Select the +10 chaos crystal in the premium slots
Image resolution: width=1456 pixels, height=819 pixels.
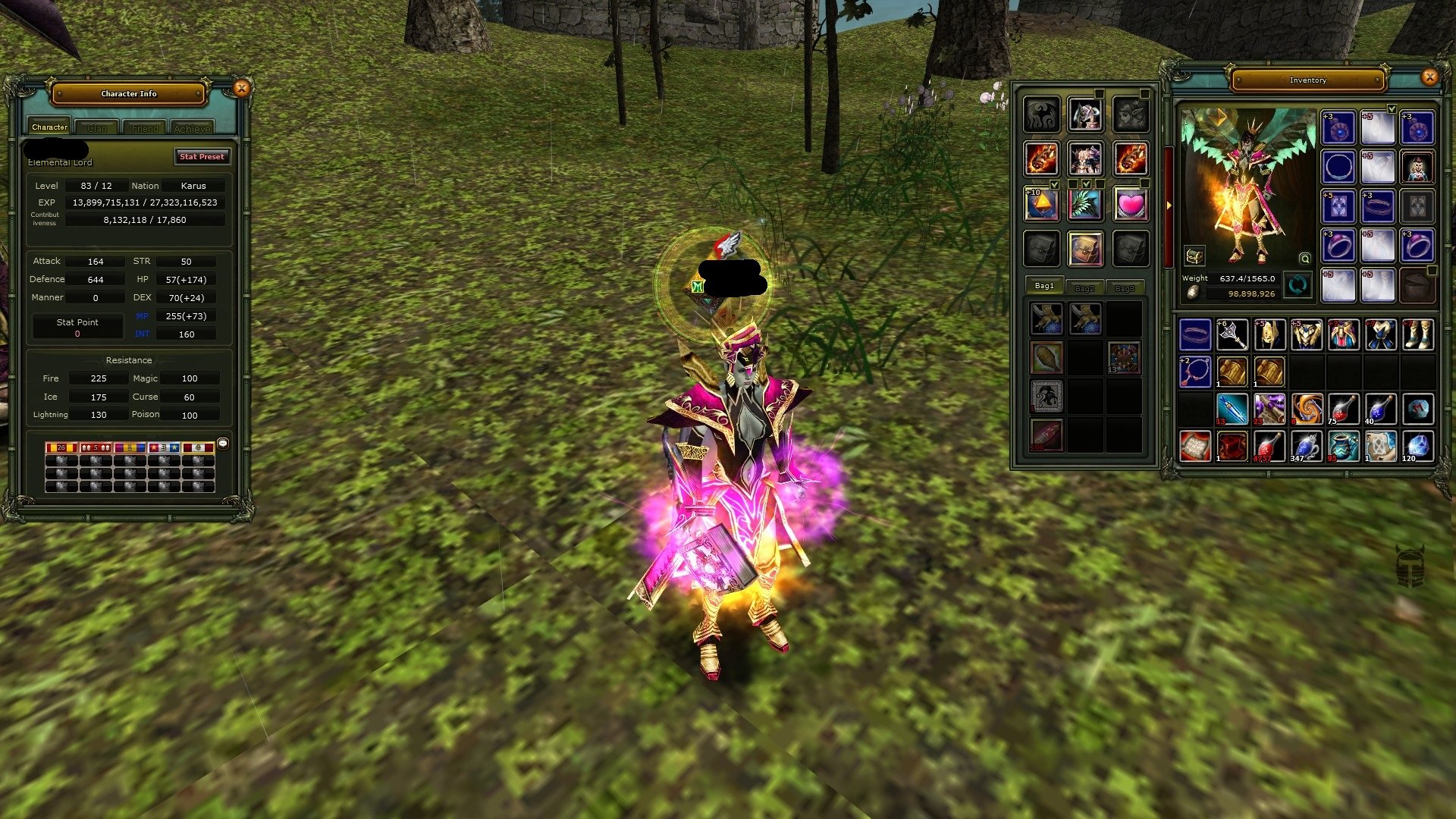tap(1042, 203)
